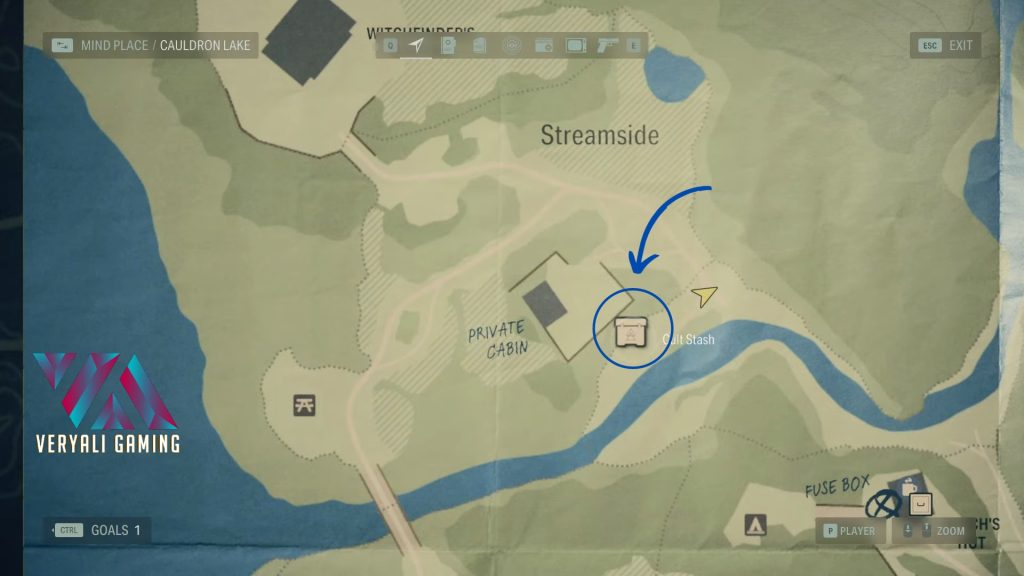Show the Goals list

point(99,530)
